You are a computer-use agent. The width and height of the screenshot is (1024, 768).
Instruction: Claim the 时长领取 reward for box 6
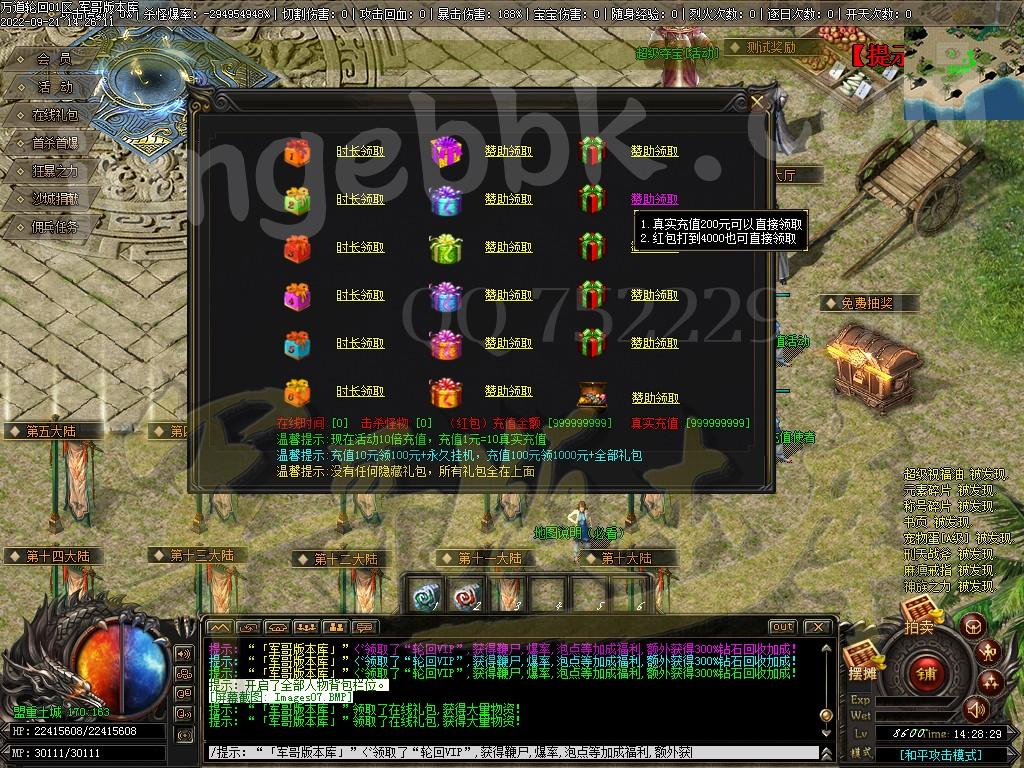pyautogui.click(x=360, y=391)
